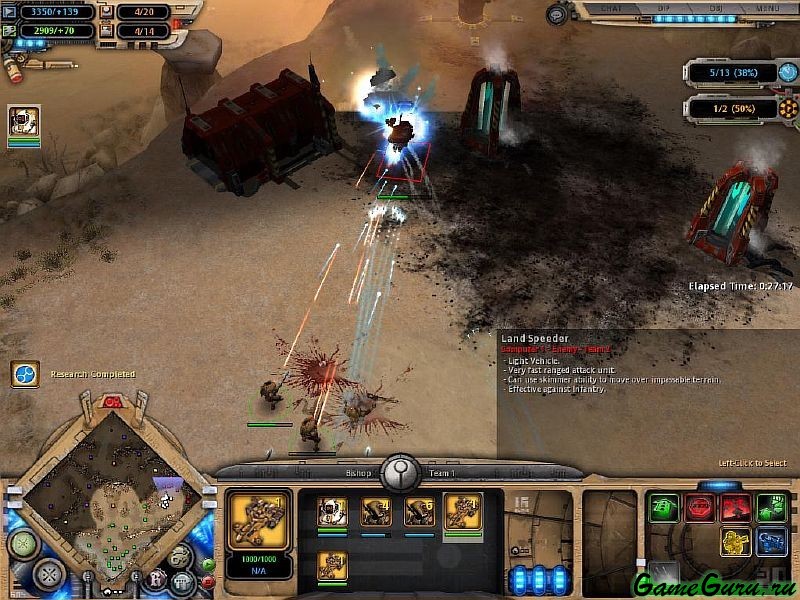
Task: Select the lone squad icon in the second row
Action: click(x=332, y=565)
